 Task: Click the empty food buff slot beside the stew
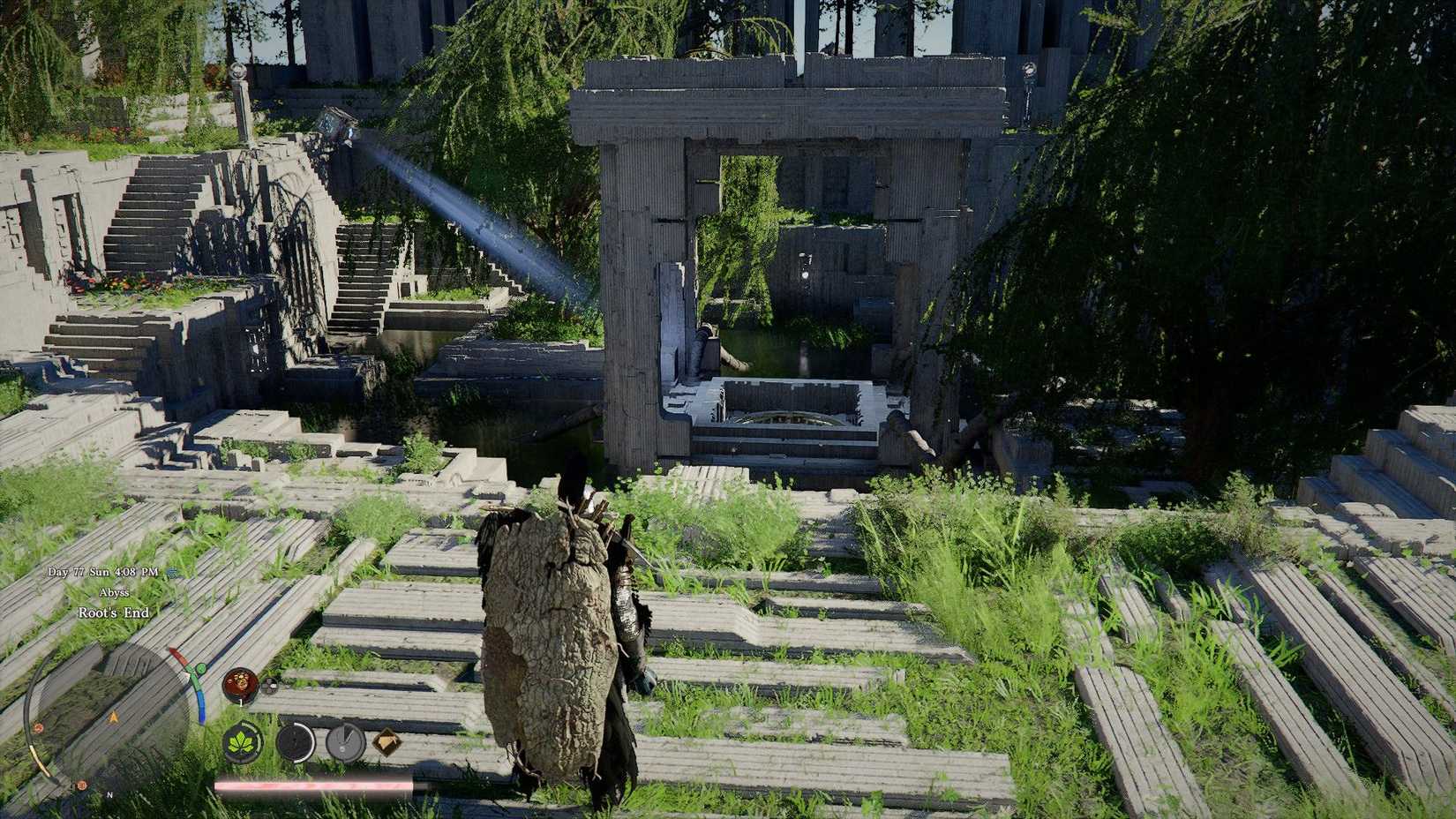[x=271, y=685]
